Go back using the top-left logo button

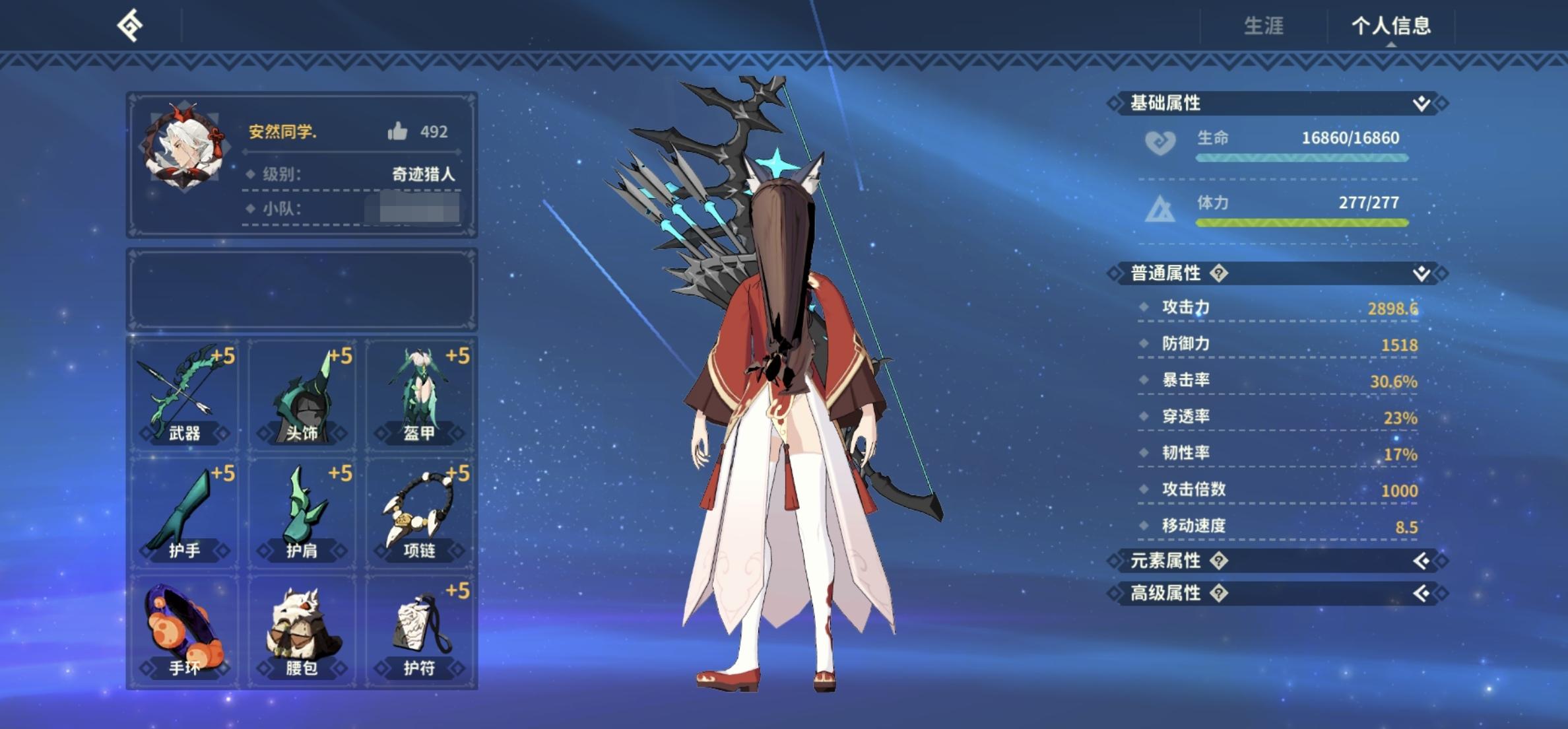click(130, 26)
